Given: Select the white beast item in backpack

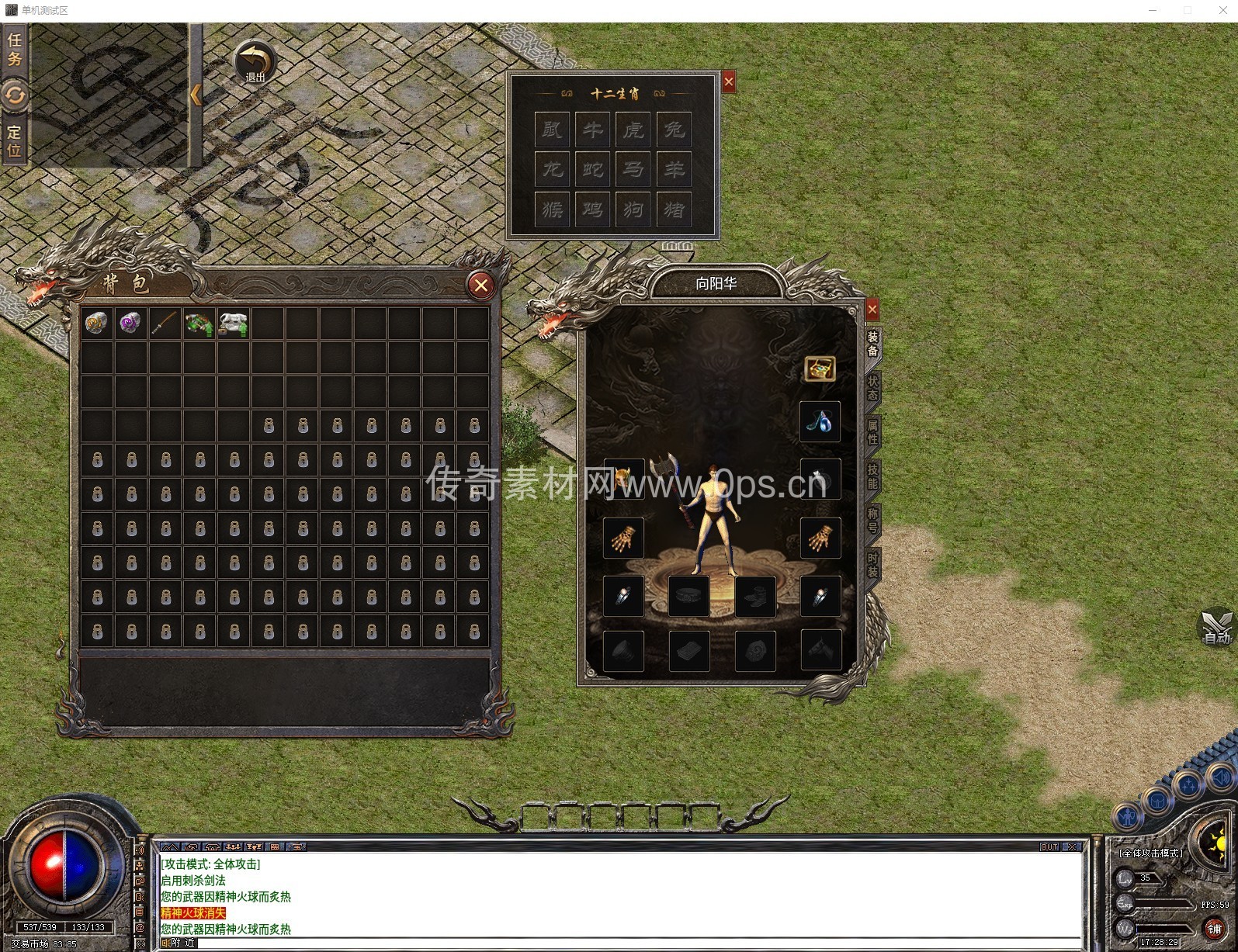Looking at the screenshot, I should pos(233,323).
